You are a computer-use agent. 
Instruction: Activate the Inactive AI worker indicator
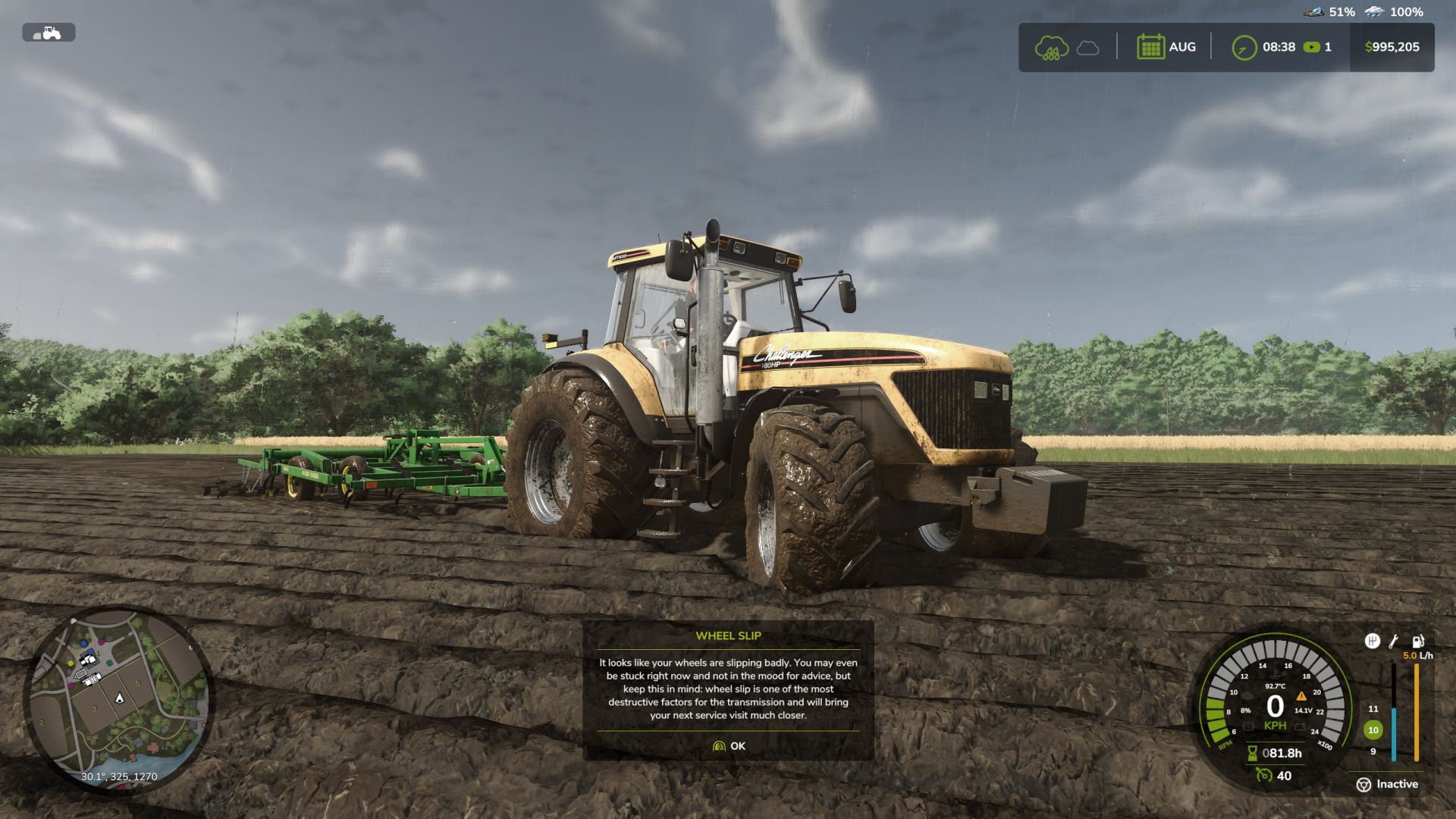[1397, 784]
